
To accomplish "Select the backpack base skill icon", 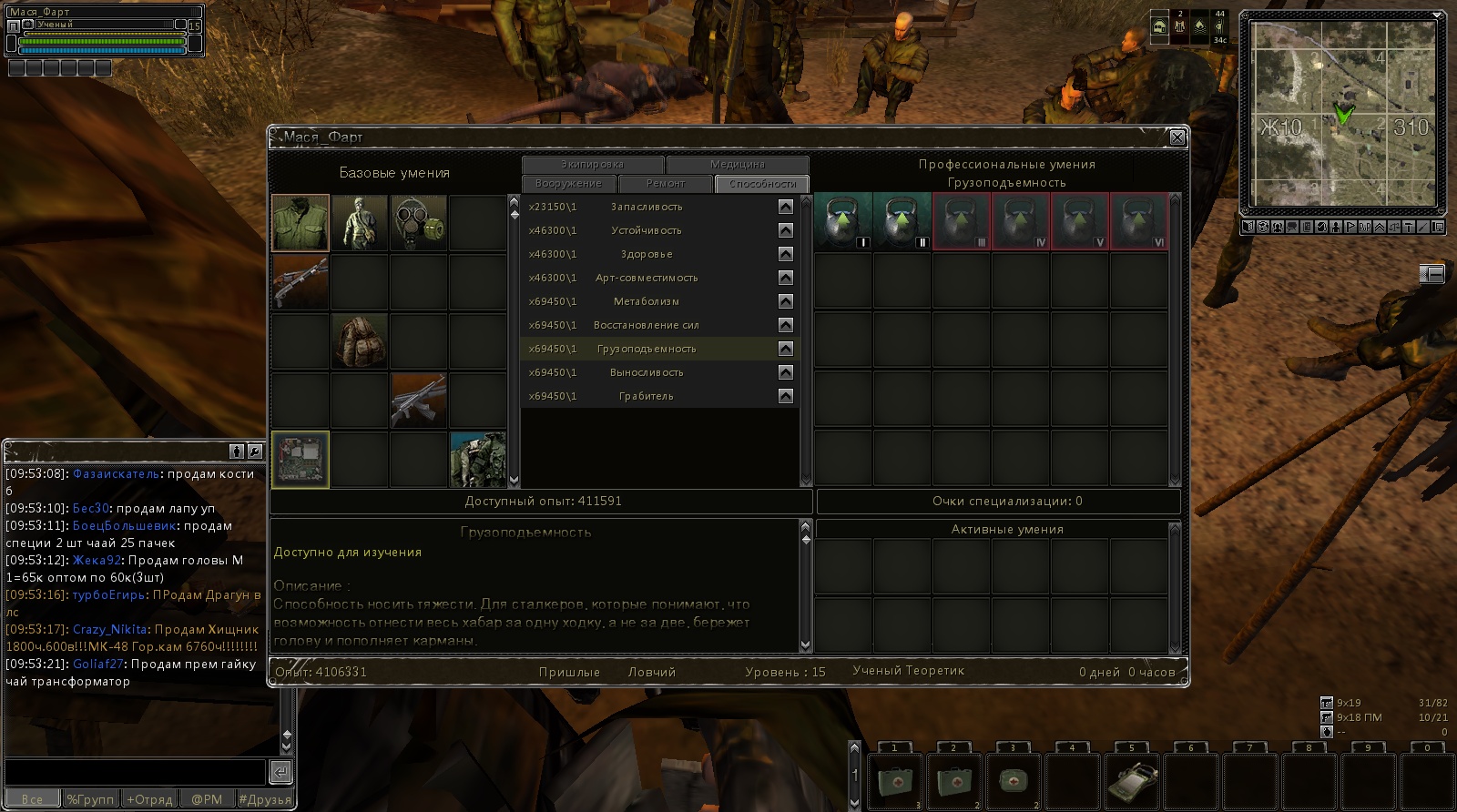I will (x=360, y=340).
